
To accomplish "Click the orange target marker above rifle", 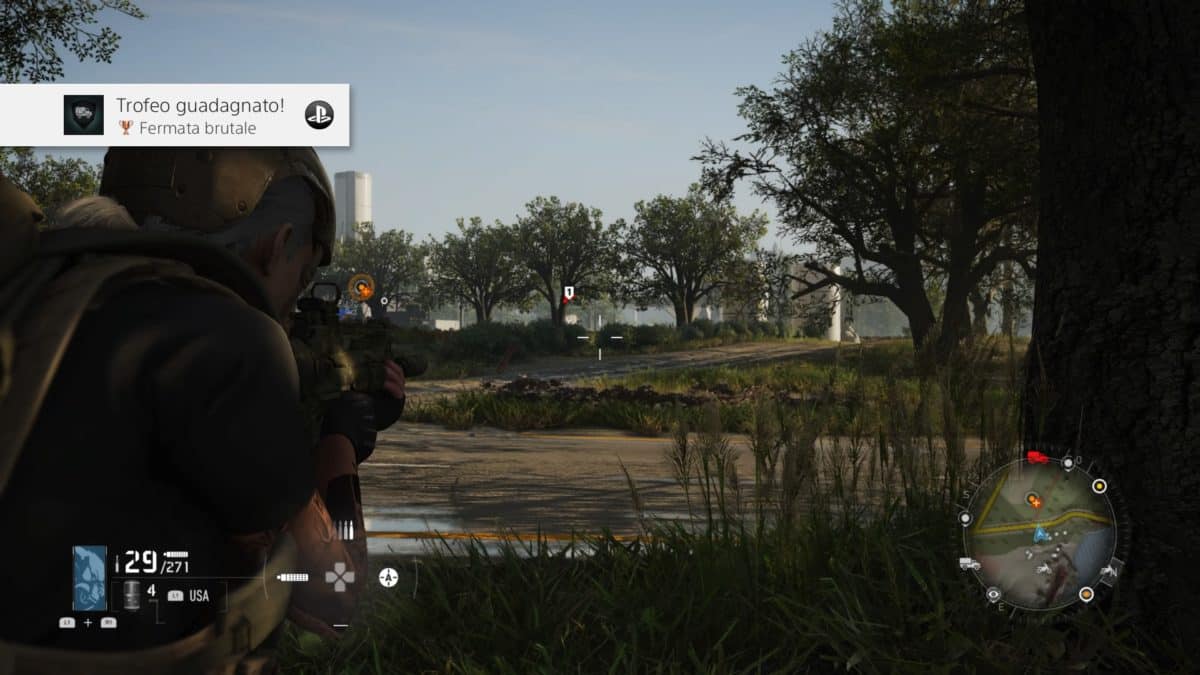I will [x=362, y=288].
